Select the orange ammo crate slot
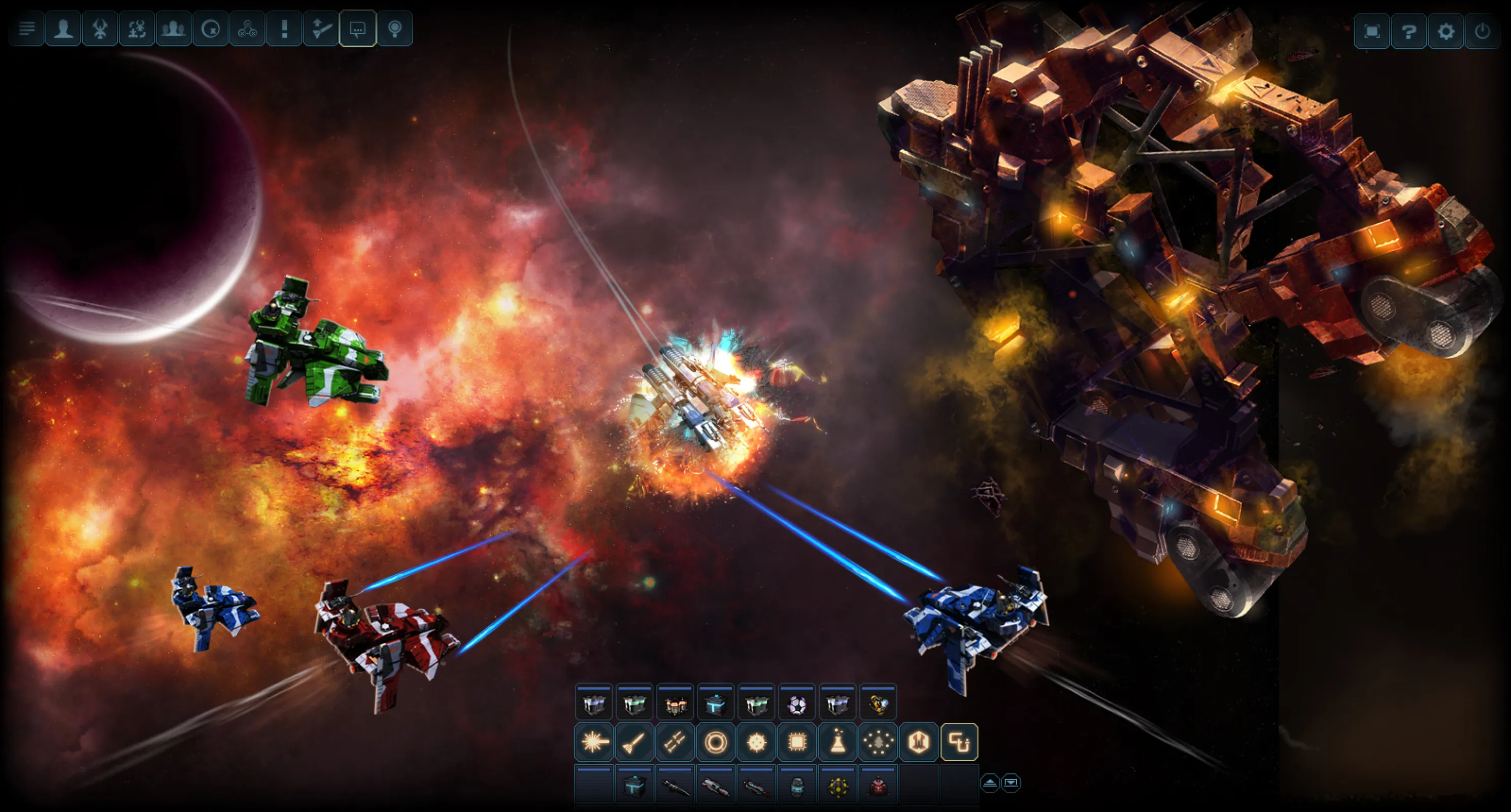This screenshot has width=1511, height=812. tap(675, 704)
